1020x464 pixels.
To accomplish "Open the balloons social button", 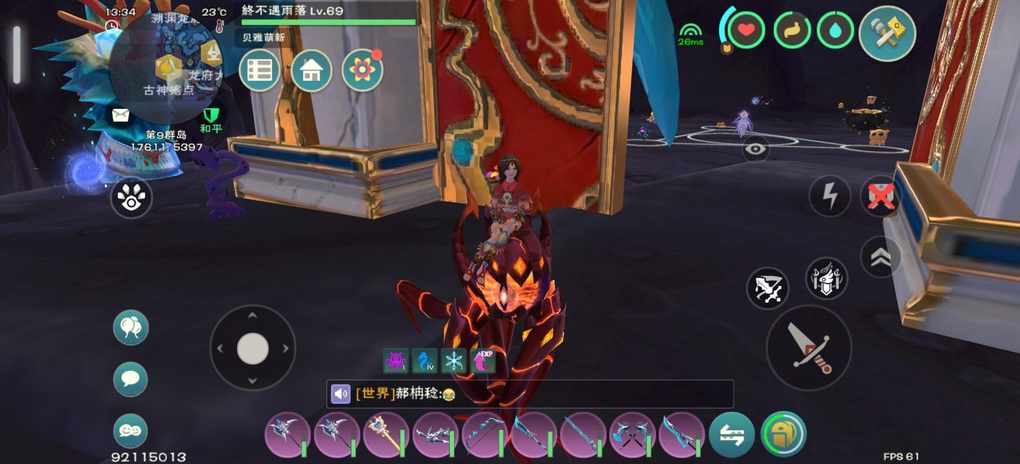I will (131, 327).
